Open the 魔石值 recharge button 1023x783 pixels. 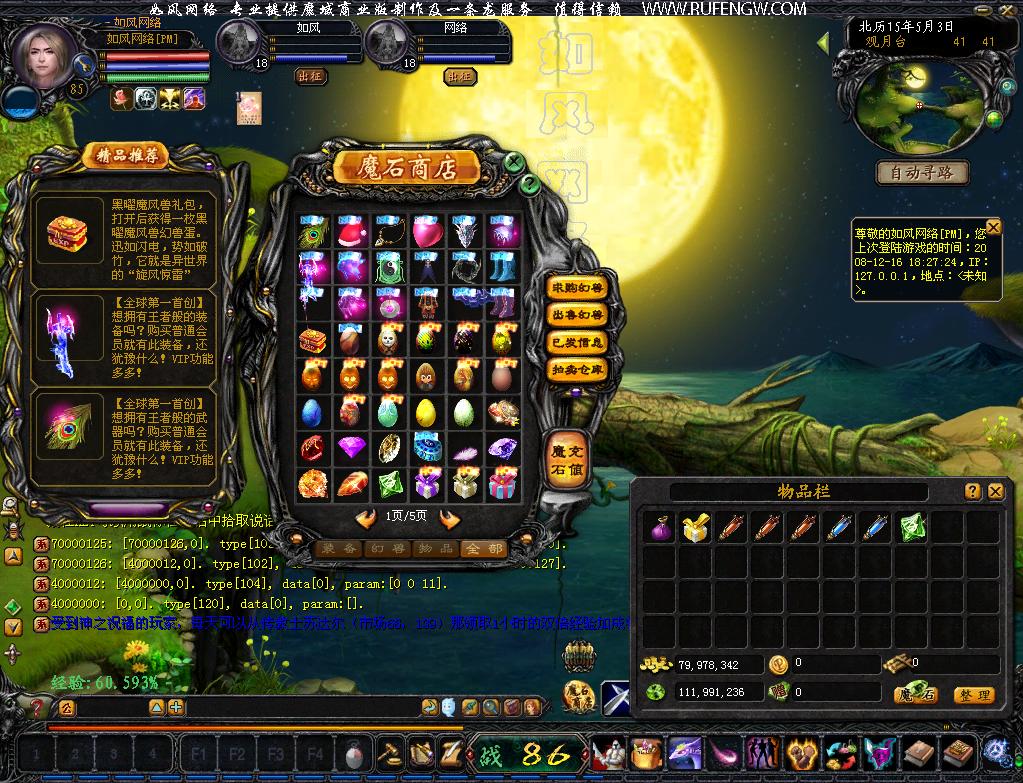pyautogui.click(x=565, y=461)
